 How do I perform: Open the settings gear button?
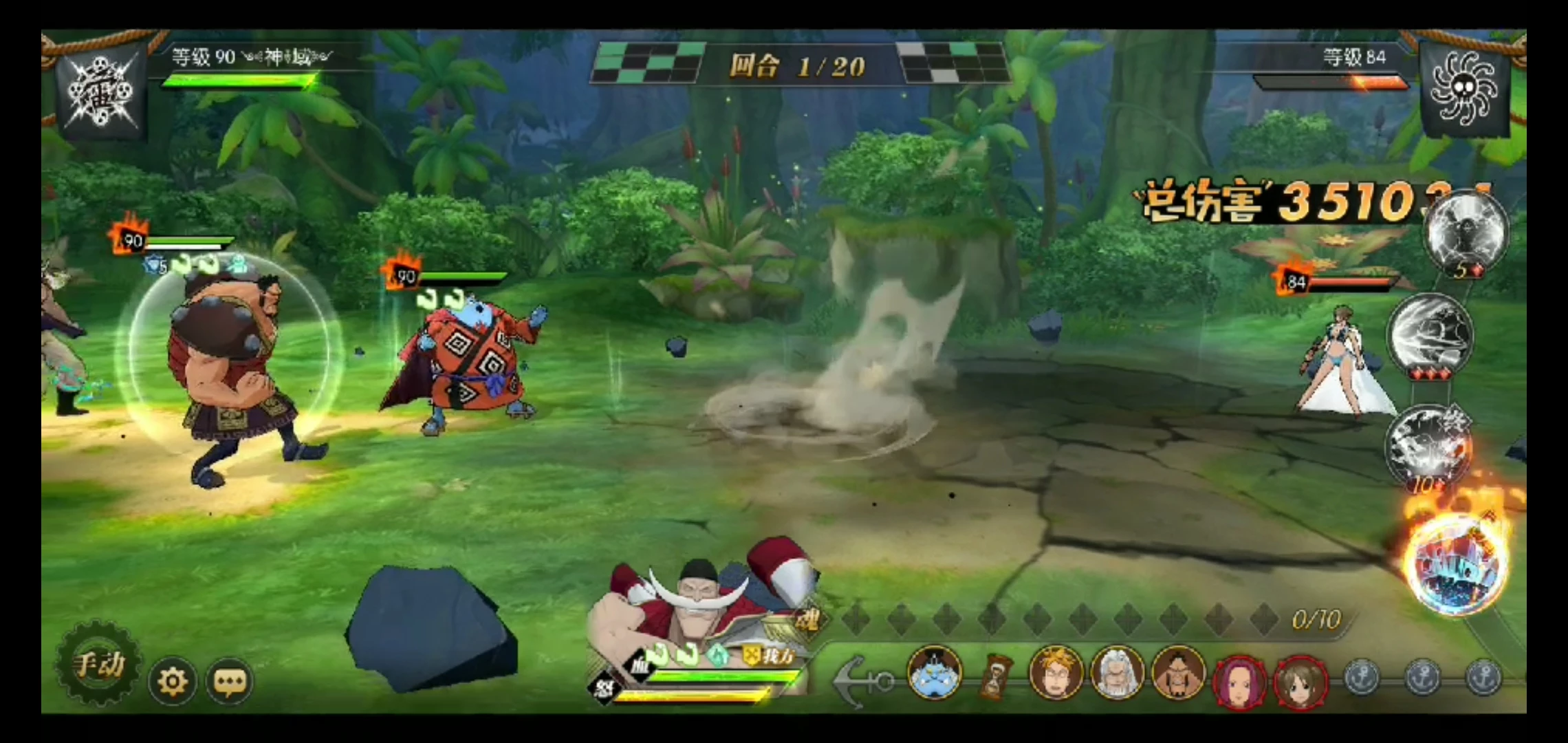(172, 681)
